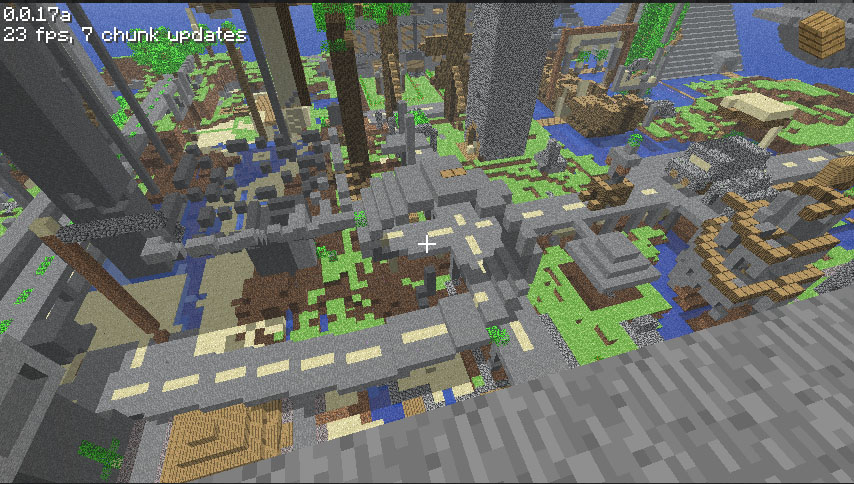Click the wooden planks selected-block icon
854x484 pixels.
click(821, 34)
